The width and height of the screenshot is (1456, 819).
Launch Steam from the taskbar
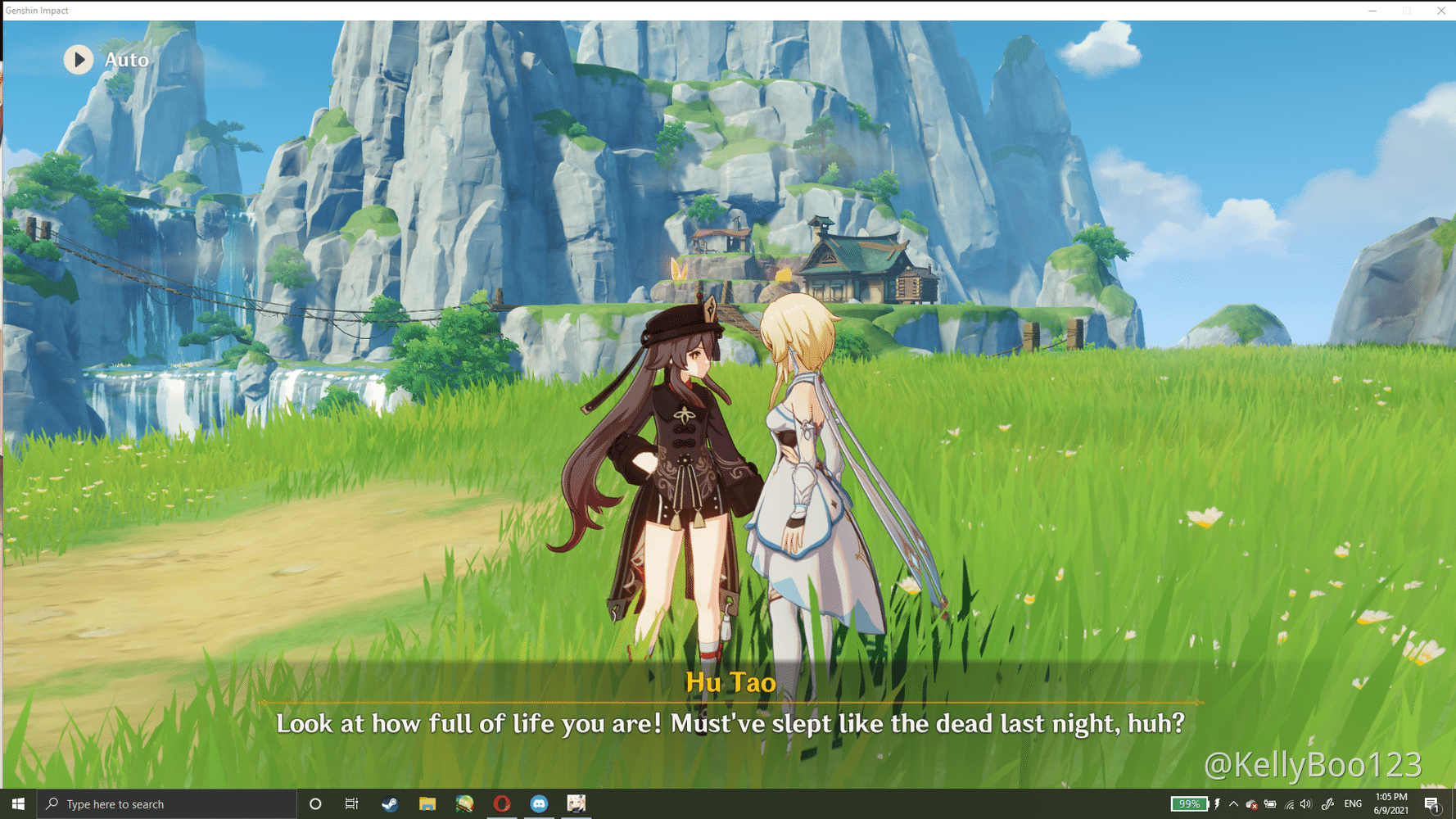pyautogui.click(x=389, y=804)
